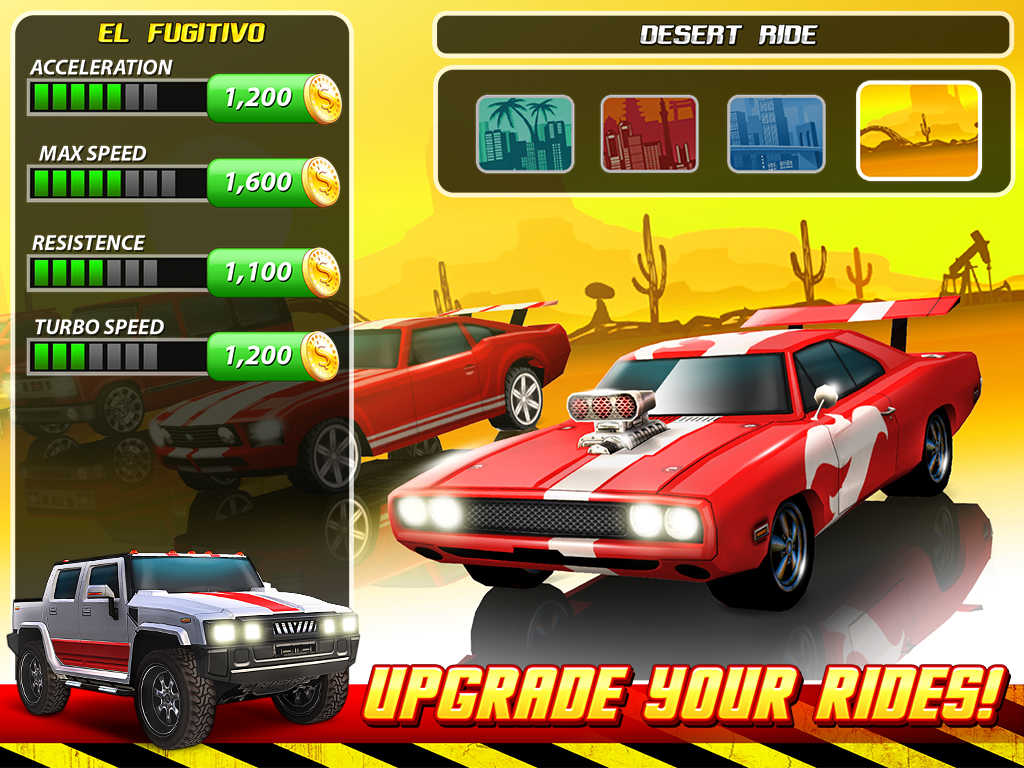Pick the blue skyscraper city track
Image resolution: width=1024 pixels, height=768 pixels.
pos(776,134)
